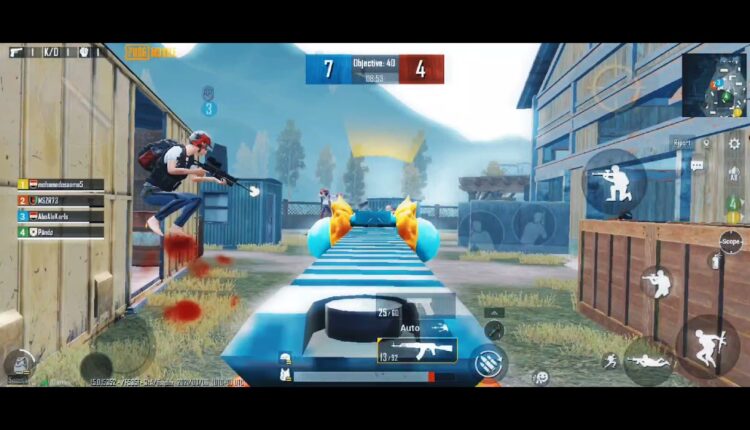Select the AKM rifle weapon slot
Screen dimensions: 750x430
click(x=417, y=350)
